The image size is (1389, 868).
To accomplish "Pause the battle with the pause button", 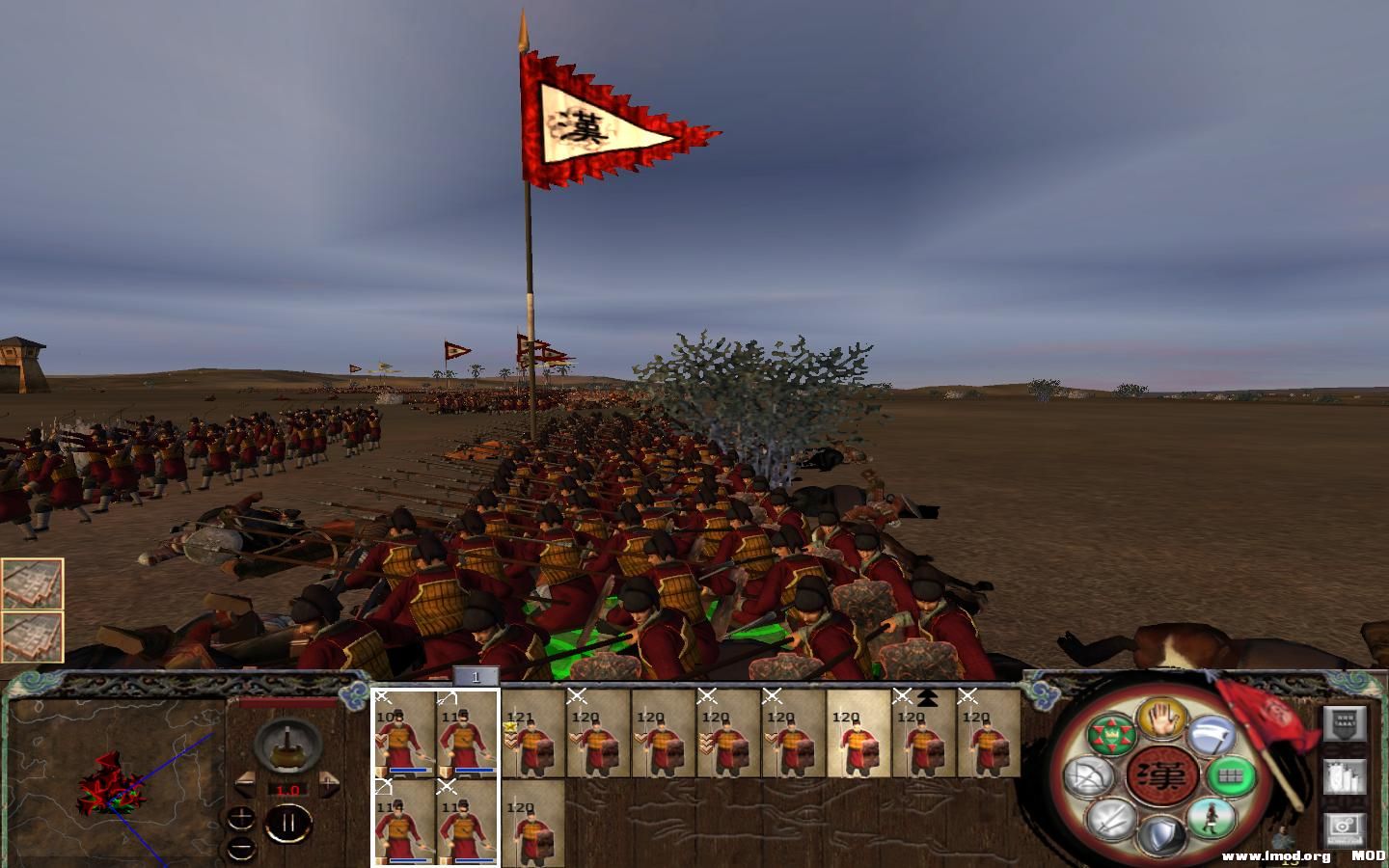I will [289, 823].
